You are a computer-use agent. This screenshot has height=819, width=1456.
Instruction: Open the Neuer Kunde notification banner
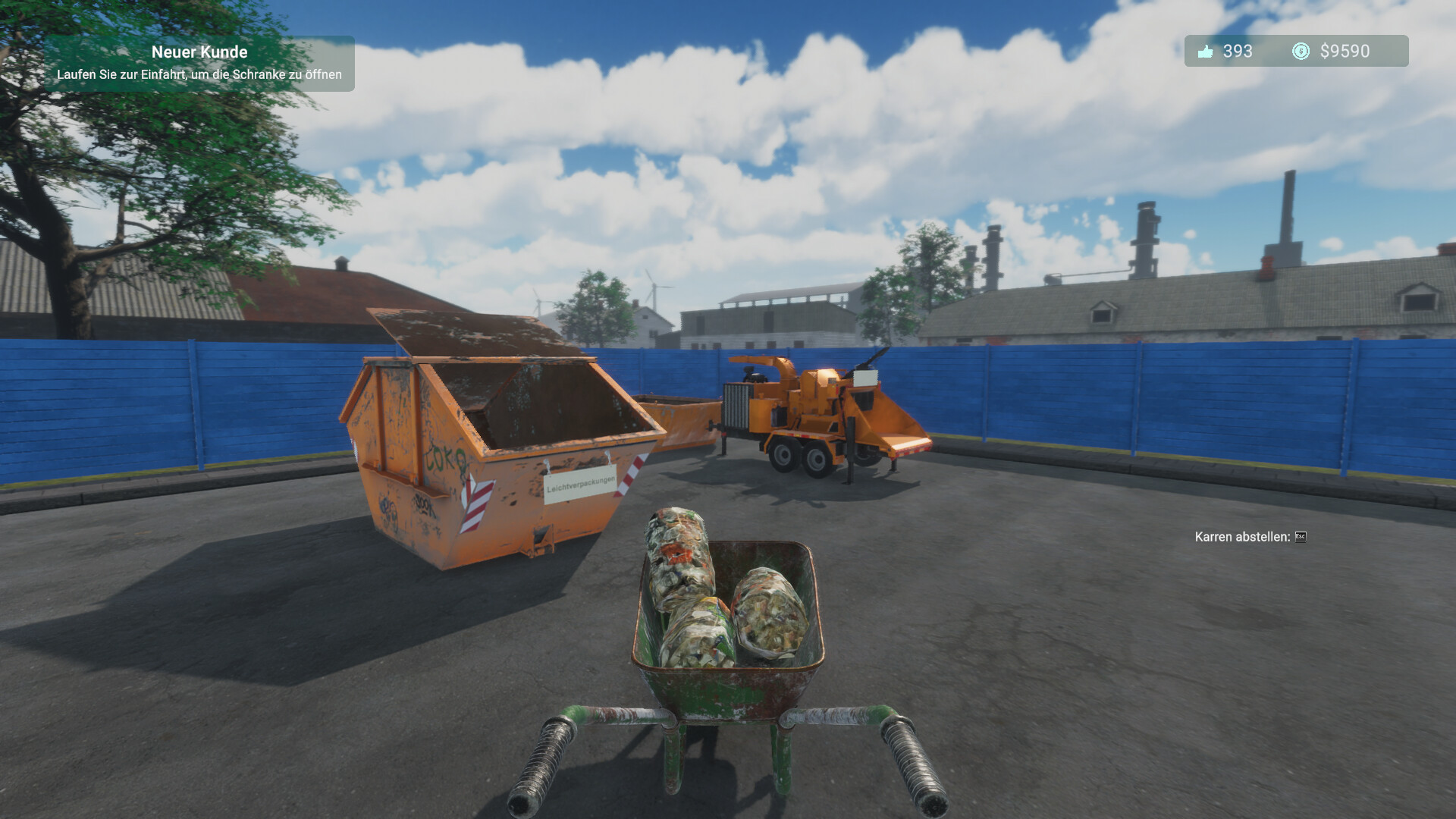click(x=201, y=62)
